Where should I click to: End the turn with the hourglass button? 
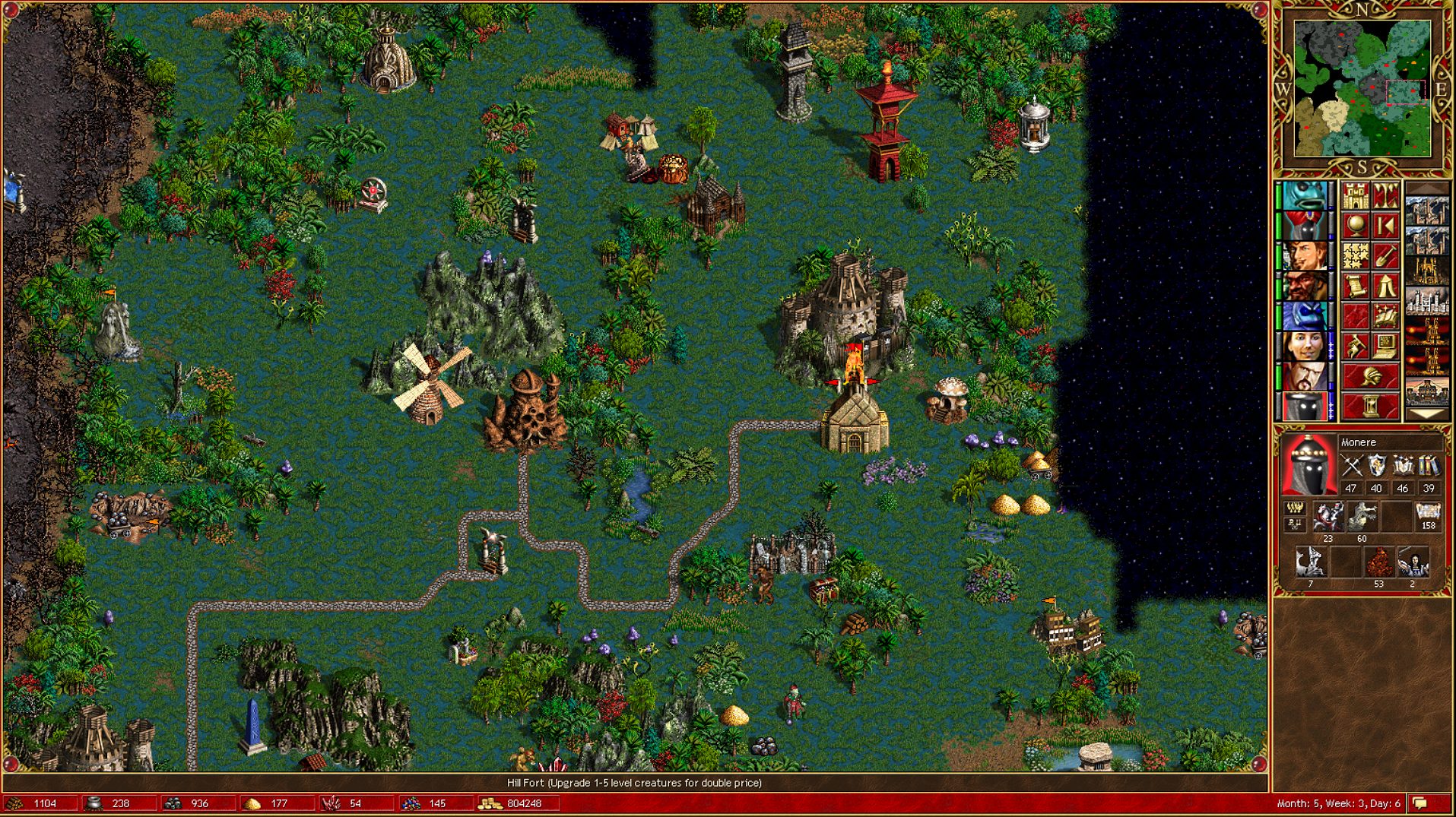click(x=1370, y=406)
